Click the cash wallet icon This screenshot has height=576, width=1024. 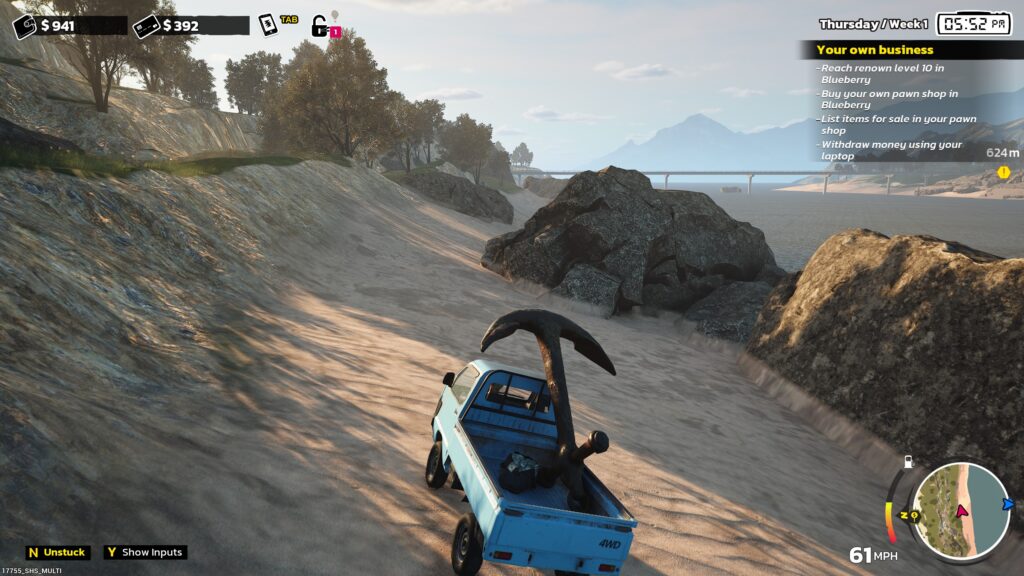(25, 26)
